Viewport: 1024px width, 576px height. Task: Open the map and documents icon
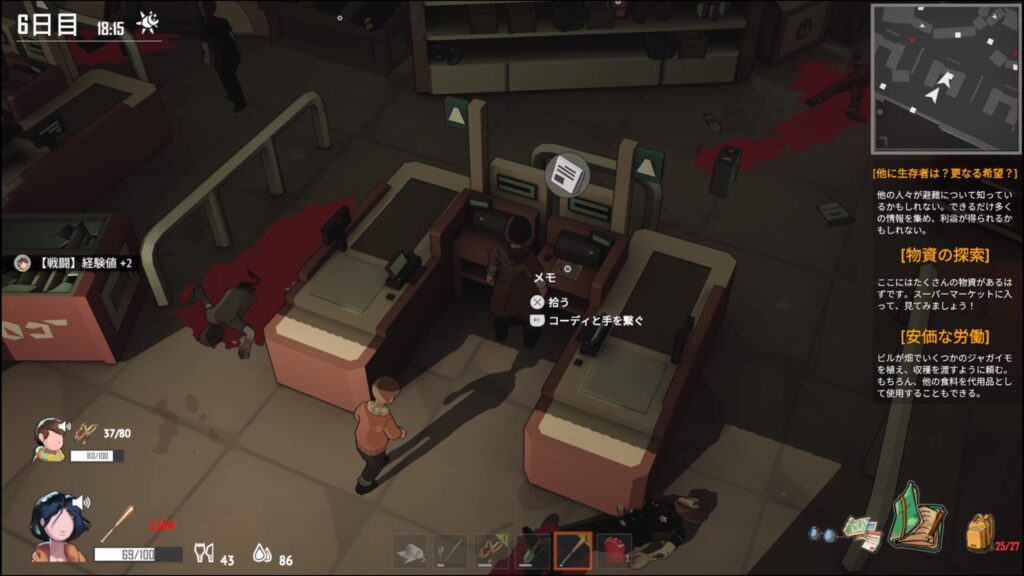pos(861,531)
